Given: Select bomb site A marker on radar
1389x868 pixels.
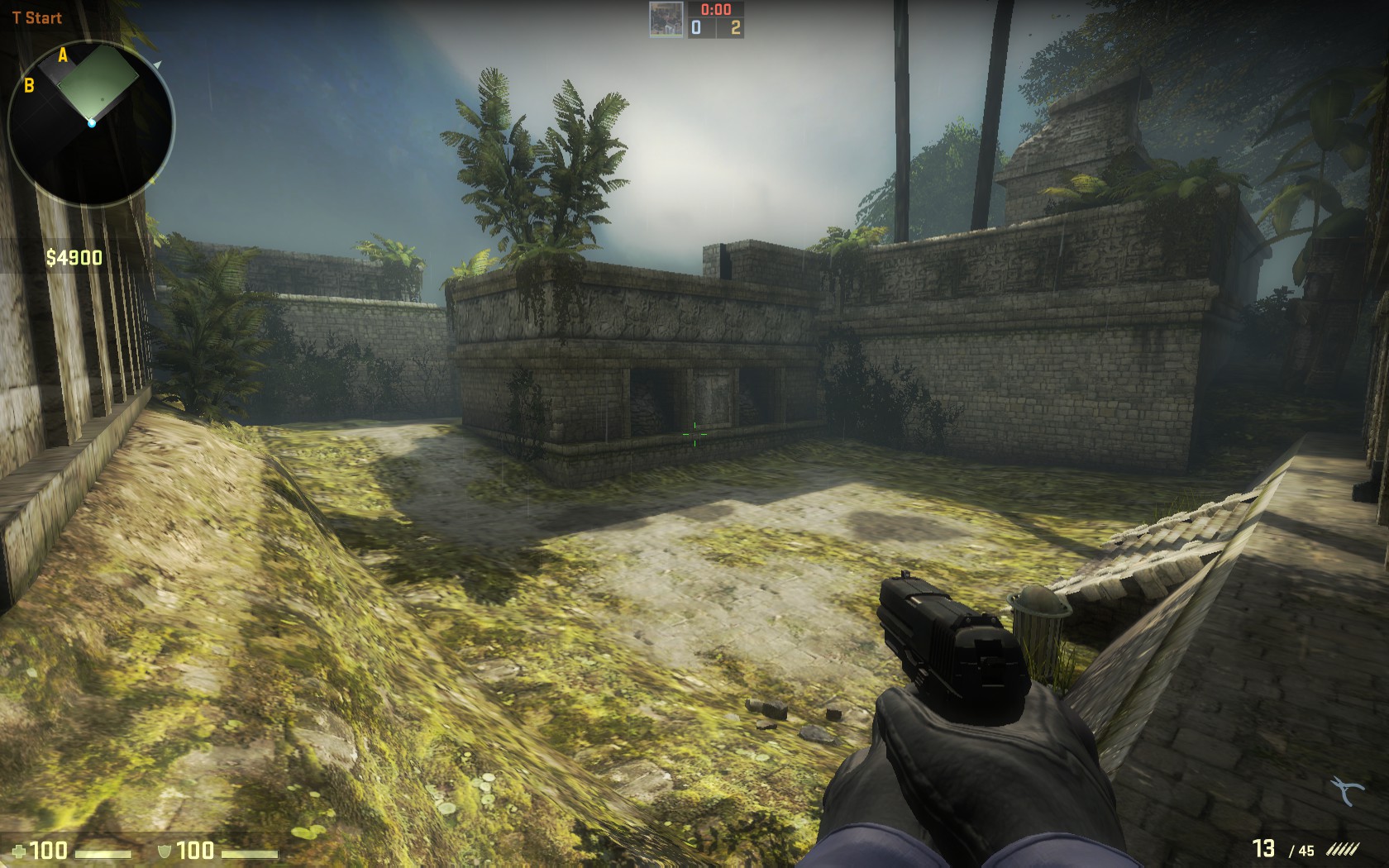Looking at the screenshot, I should tap(63, 55).
